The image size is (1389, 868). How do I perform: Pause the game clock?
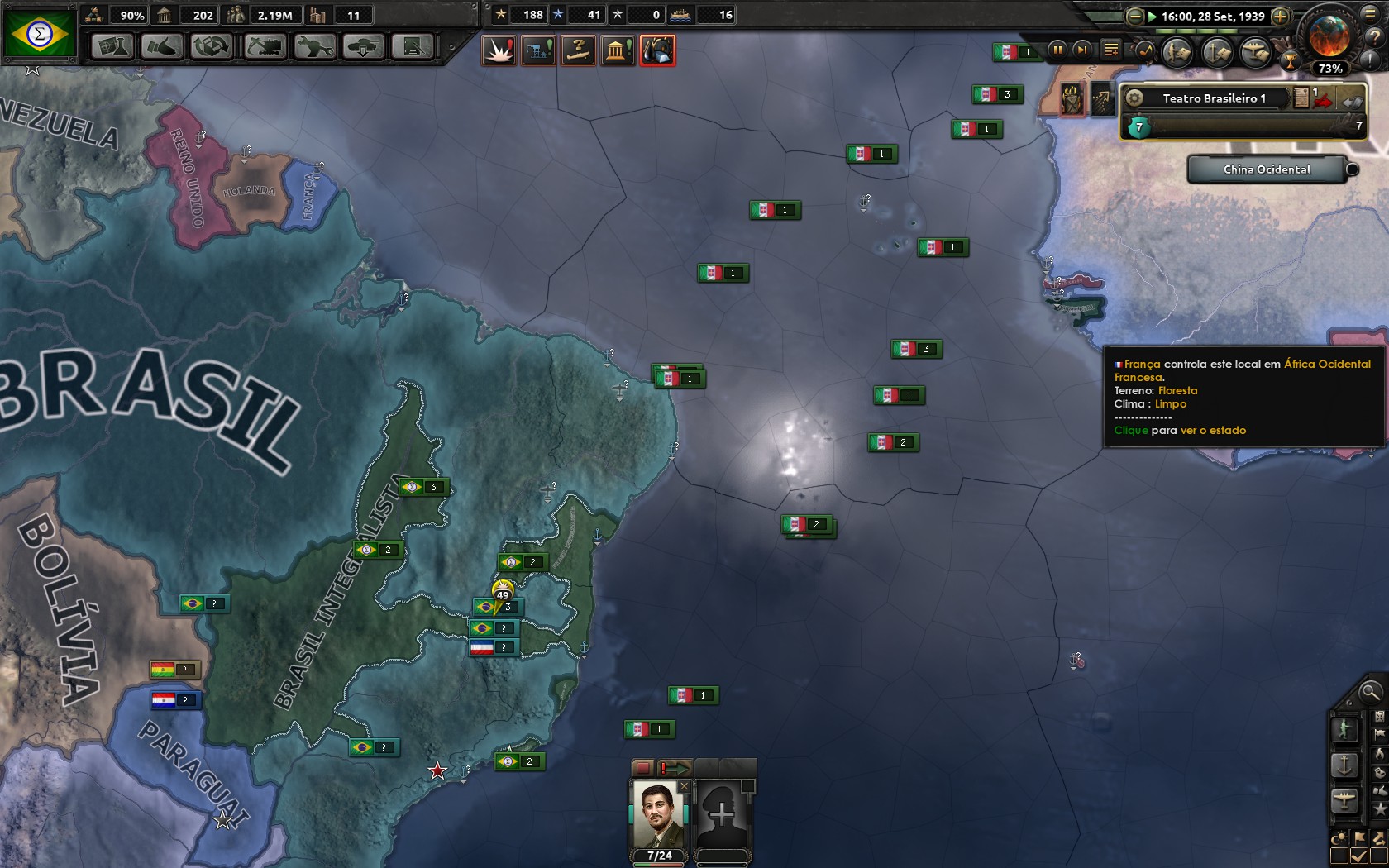tap(1059, 50)
